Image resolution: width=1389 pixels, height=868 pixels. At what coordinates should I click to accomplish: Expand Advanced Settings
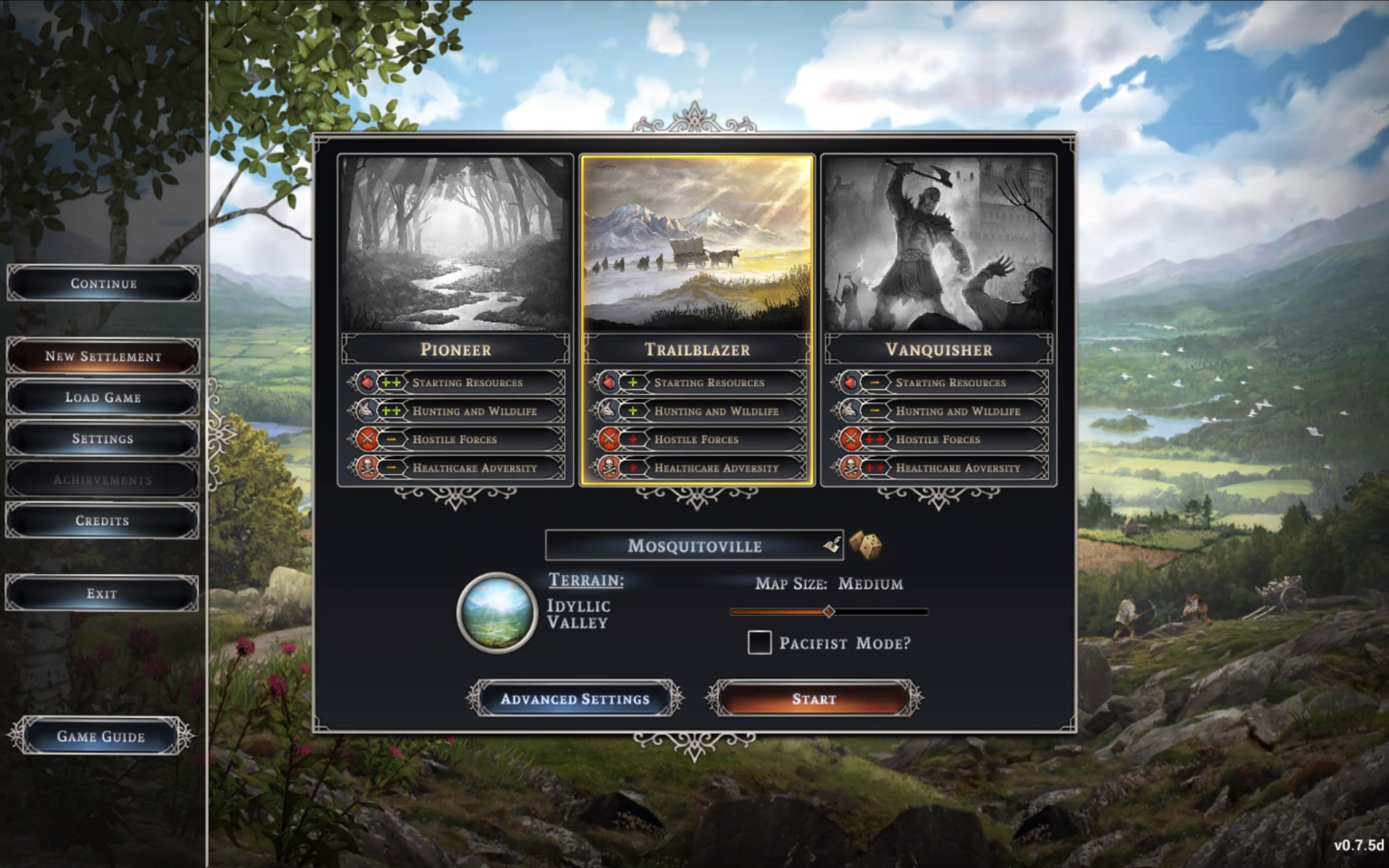pyautogui.click(x=576, y=698)
